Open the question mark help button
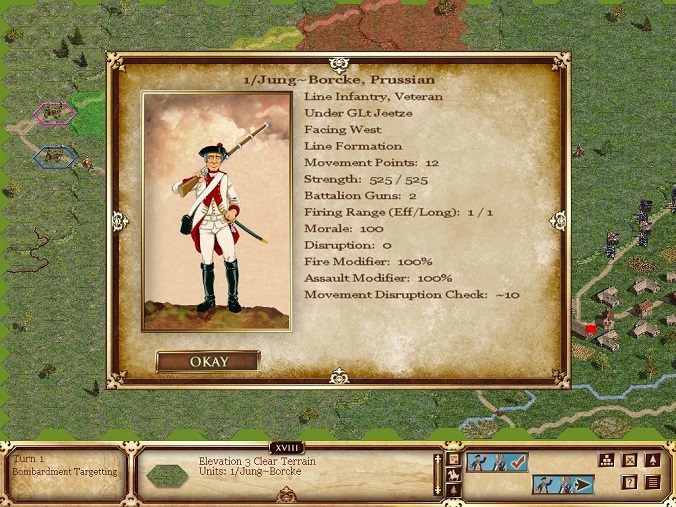The width and height of the screenshot is (676, 507). click(629, 482)
